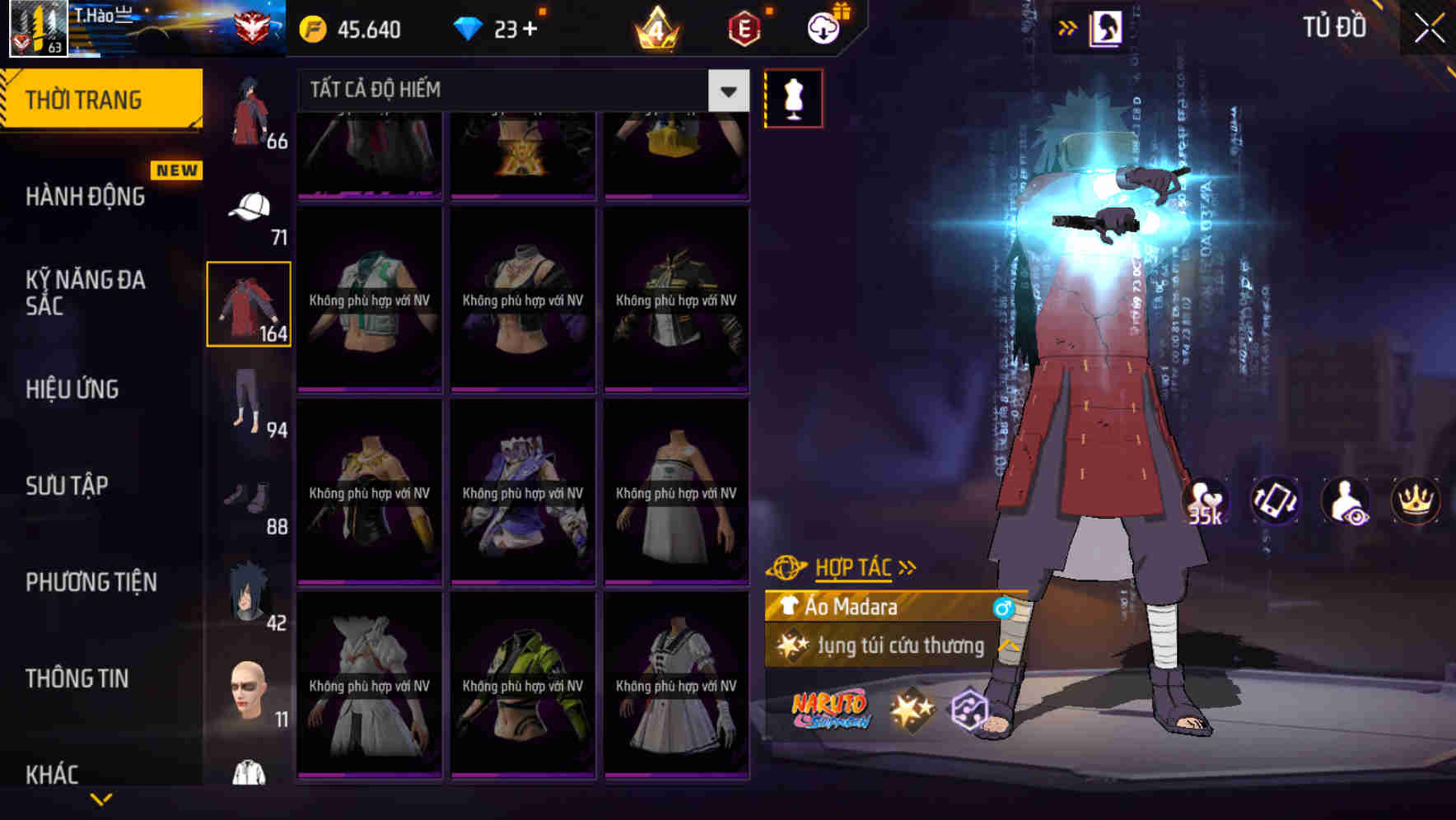Viewport: 1456px width, 820px height.
Task: Click the mannequin icon next to rarity filter
Action: pyautogui.click(x=793, y=97)
